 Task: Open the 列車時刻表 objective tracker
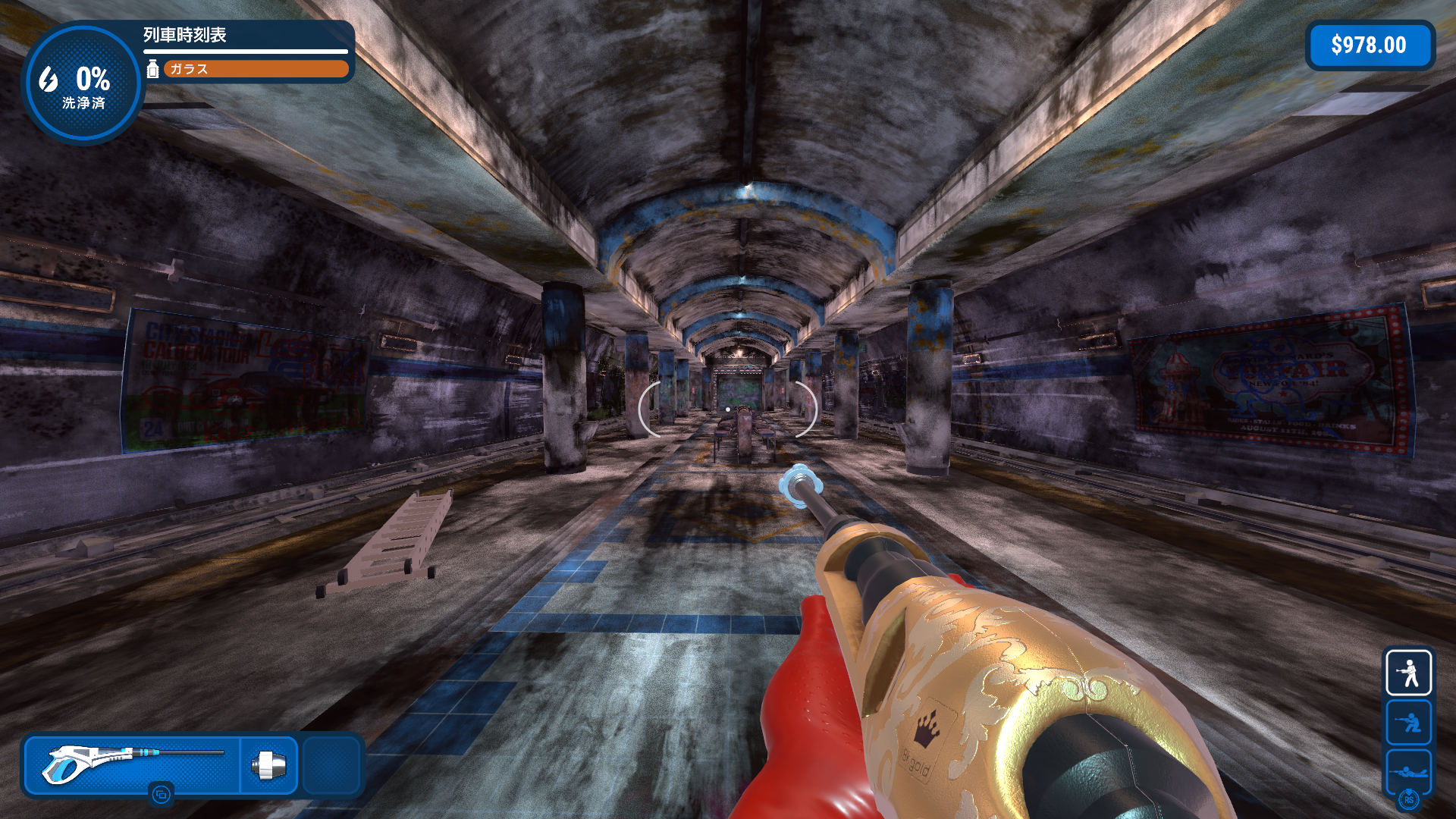185,35
